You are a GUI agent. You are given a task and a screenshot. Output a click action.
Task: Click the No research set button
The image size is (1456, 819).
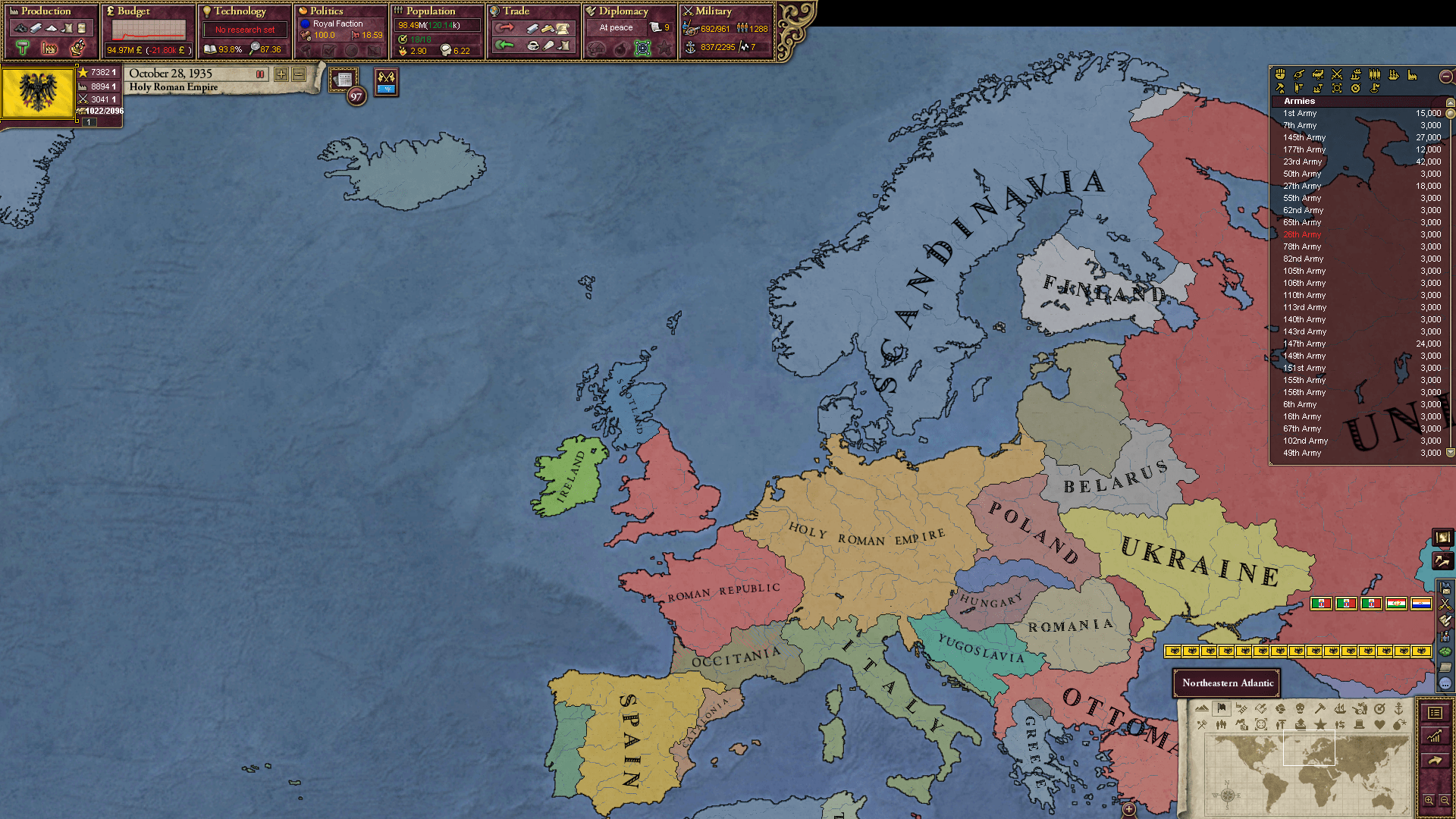point(244,29)
